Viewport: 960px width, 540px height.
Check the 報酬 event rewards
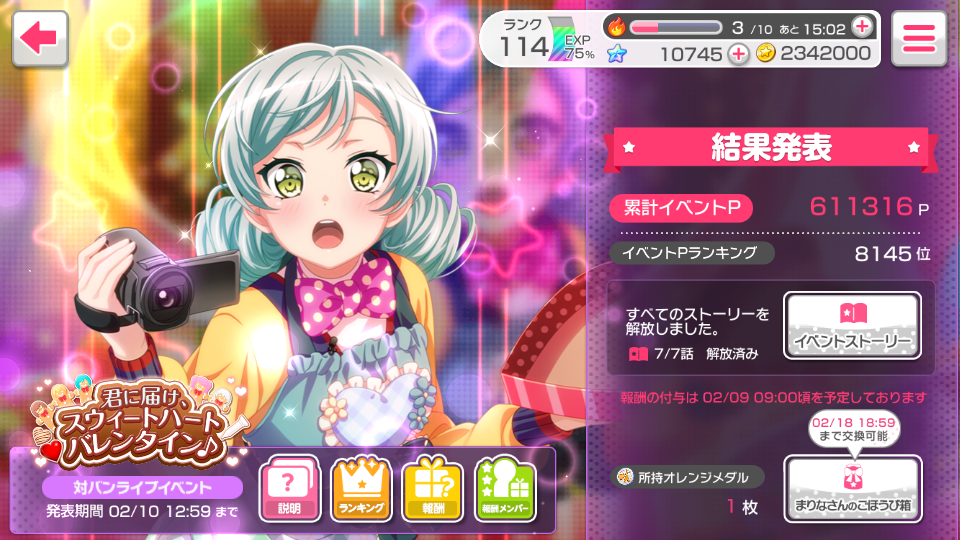click(x=432, y=488)
